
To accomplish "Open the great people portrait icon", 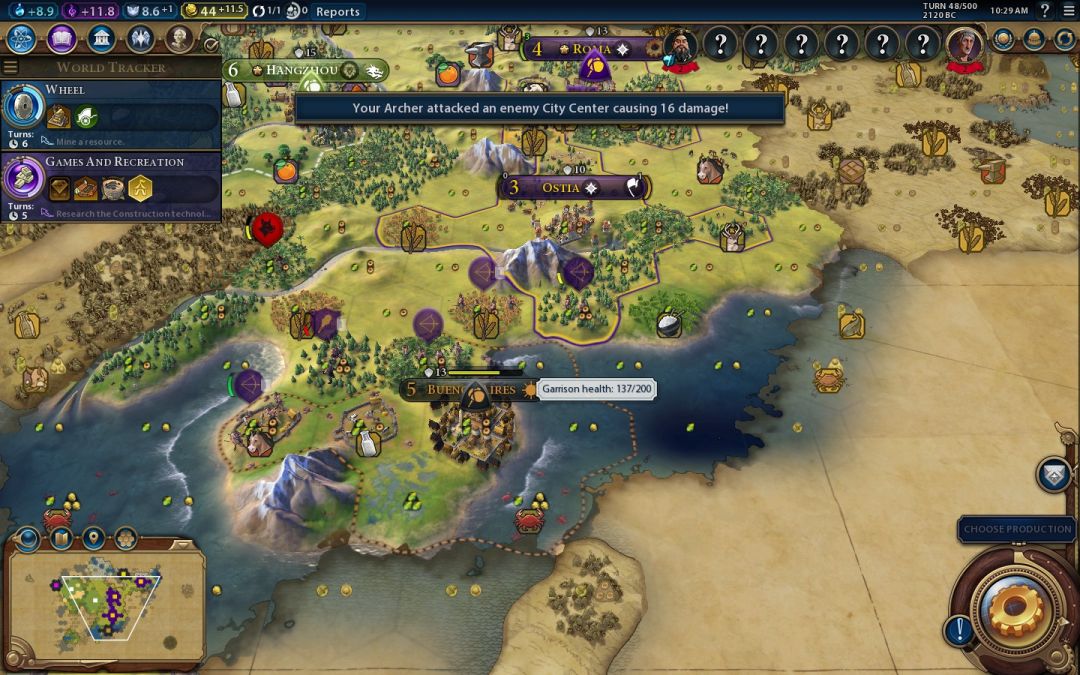I will click(x=179, y=39).
